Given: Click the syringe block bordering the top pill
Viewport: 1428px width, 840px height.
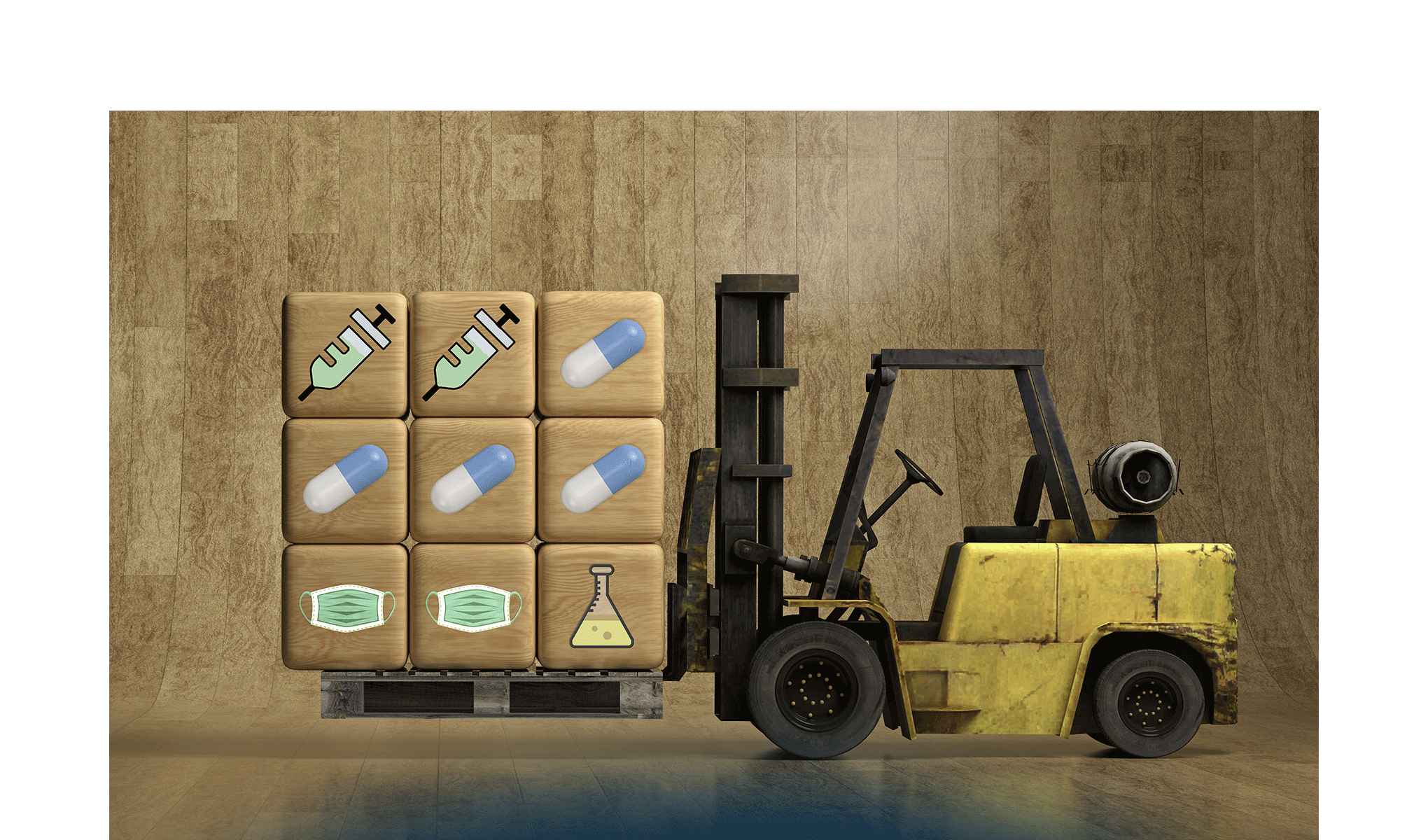Looking at the screenshot, I should pos(473,354).
